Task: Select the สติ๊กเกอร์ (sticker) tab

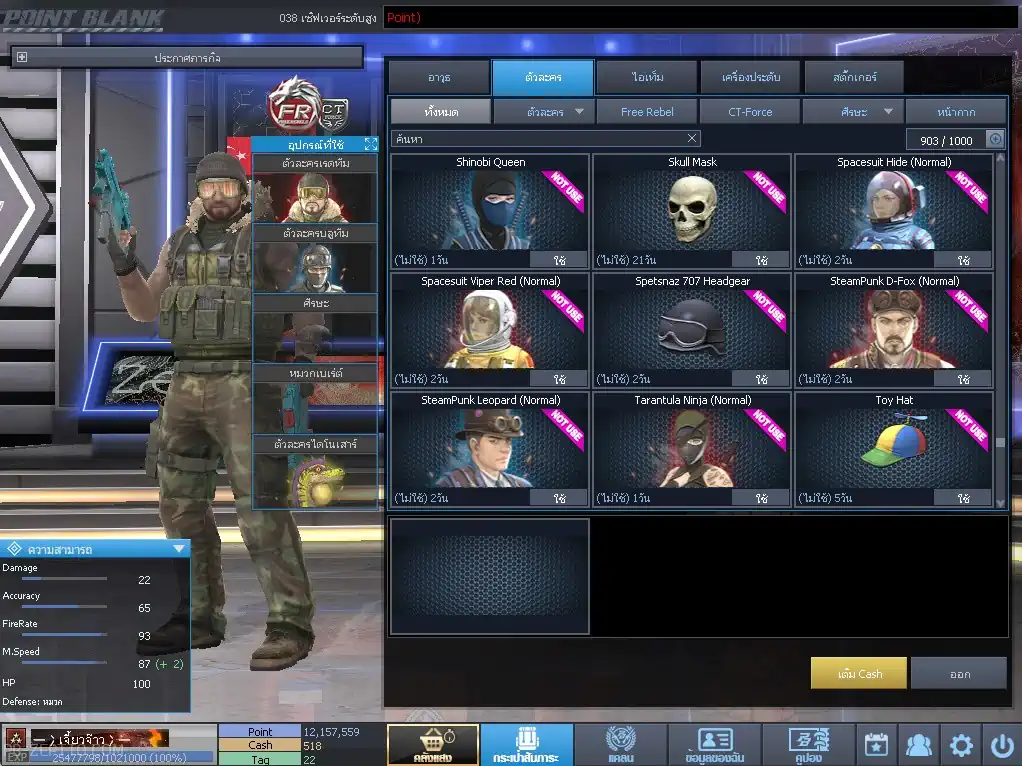Action: tap(853, 77)
